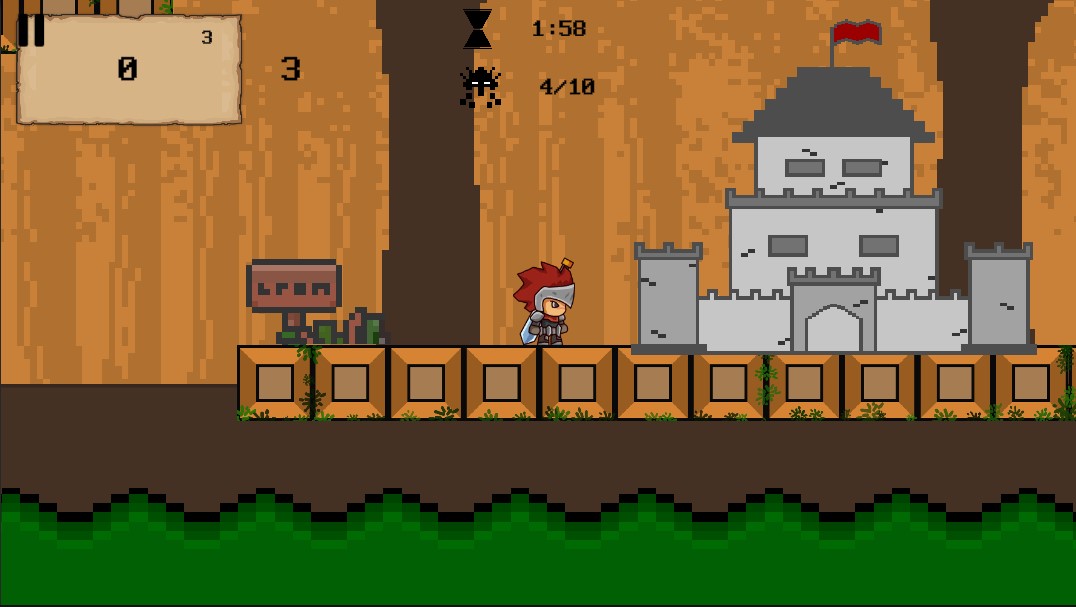Pause the game with the pause icon

coord(31,30)
